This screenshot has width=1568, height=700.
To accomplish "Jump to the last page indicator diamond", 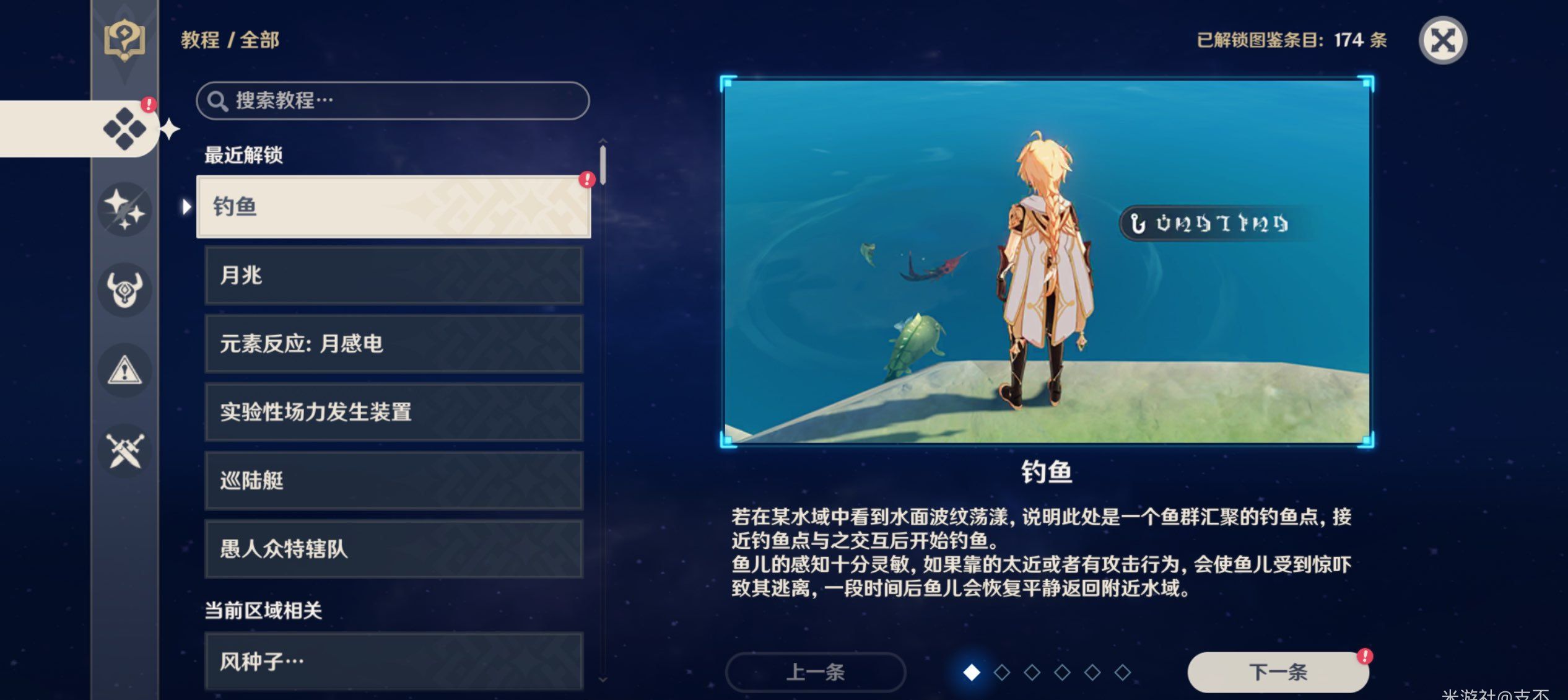I will (1122, 672).
